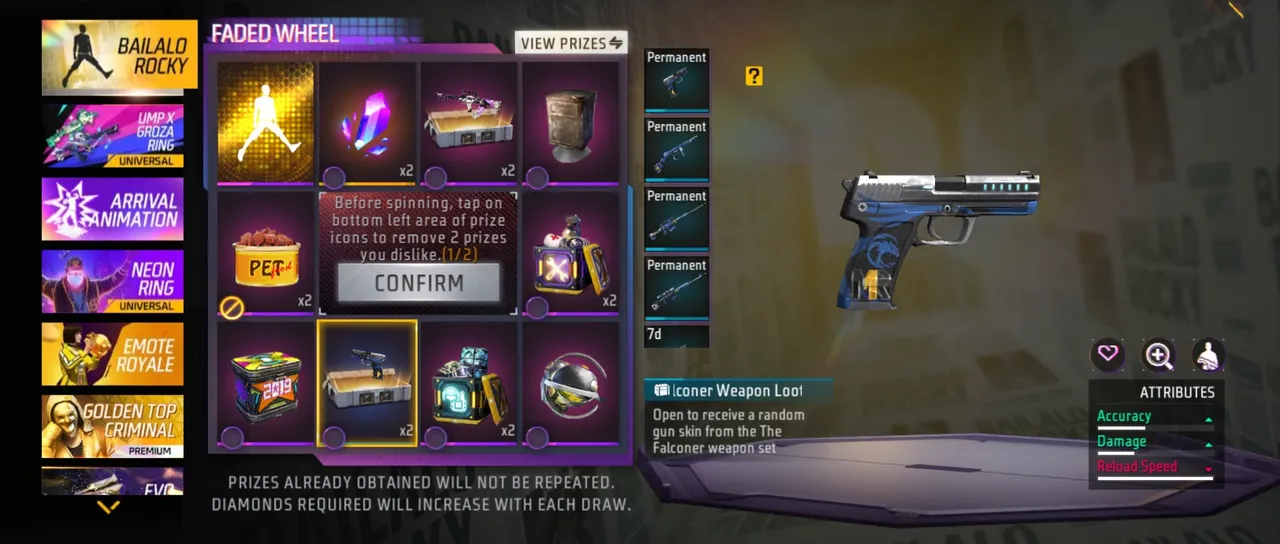Image resolution: width=1280 pixels, height=544 pixels.
Task: Select the round helmet prize tile
Action: click(x=572, y=384)
